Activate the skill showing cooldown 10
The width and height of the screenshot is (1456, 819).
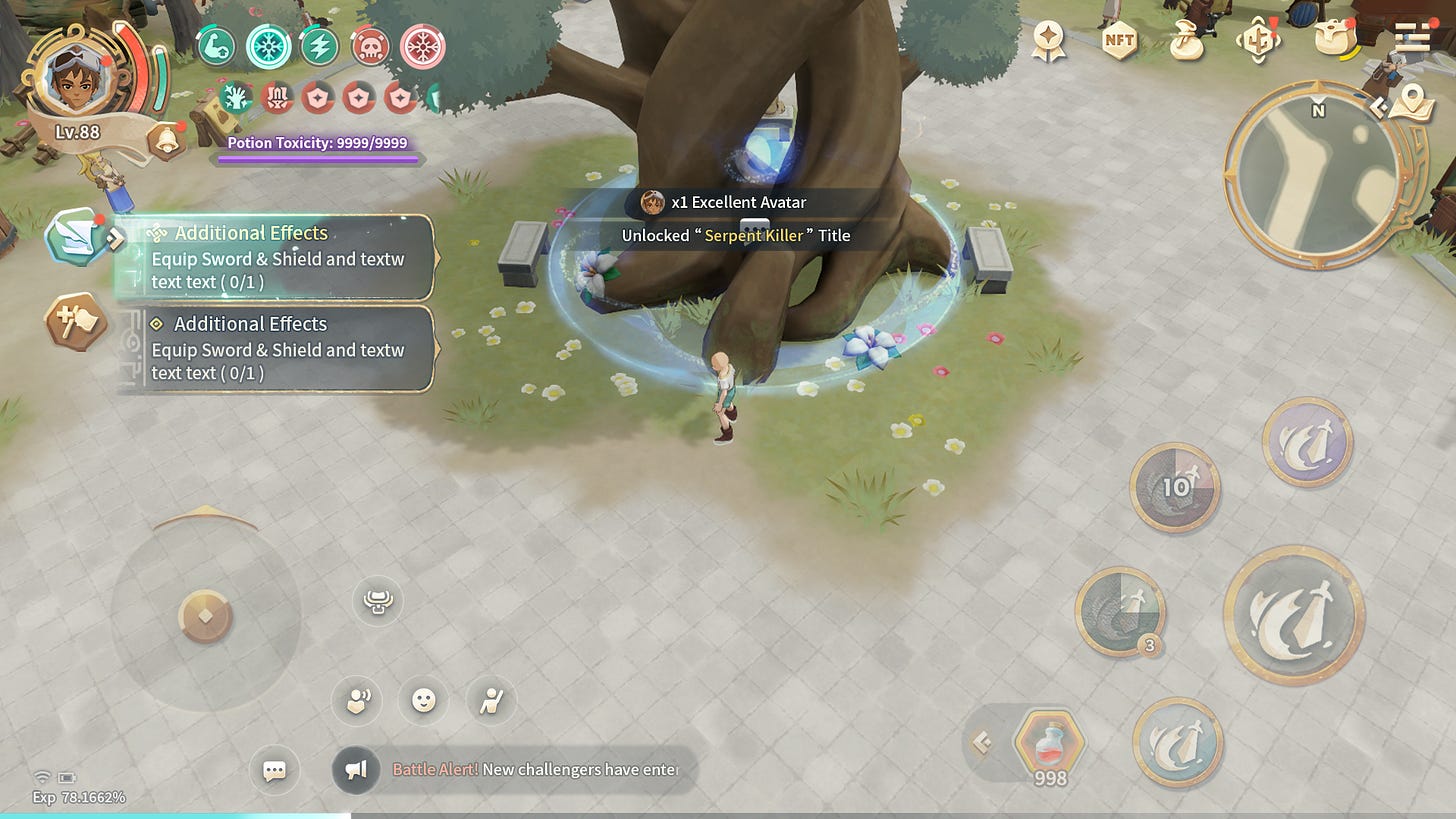tap(1175, 487)
